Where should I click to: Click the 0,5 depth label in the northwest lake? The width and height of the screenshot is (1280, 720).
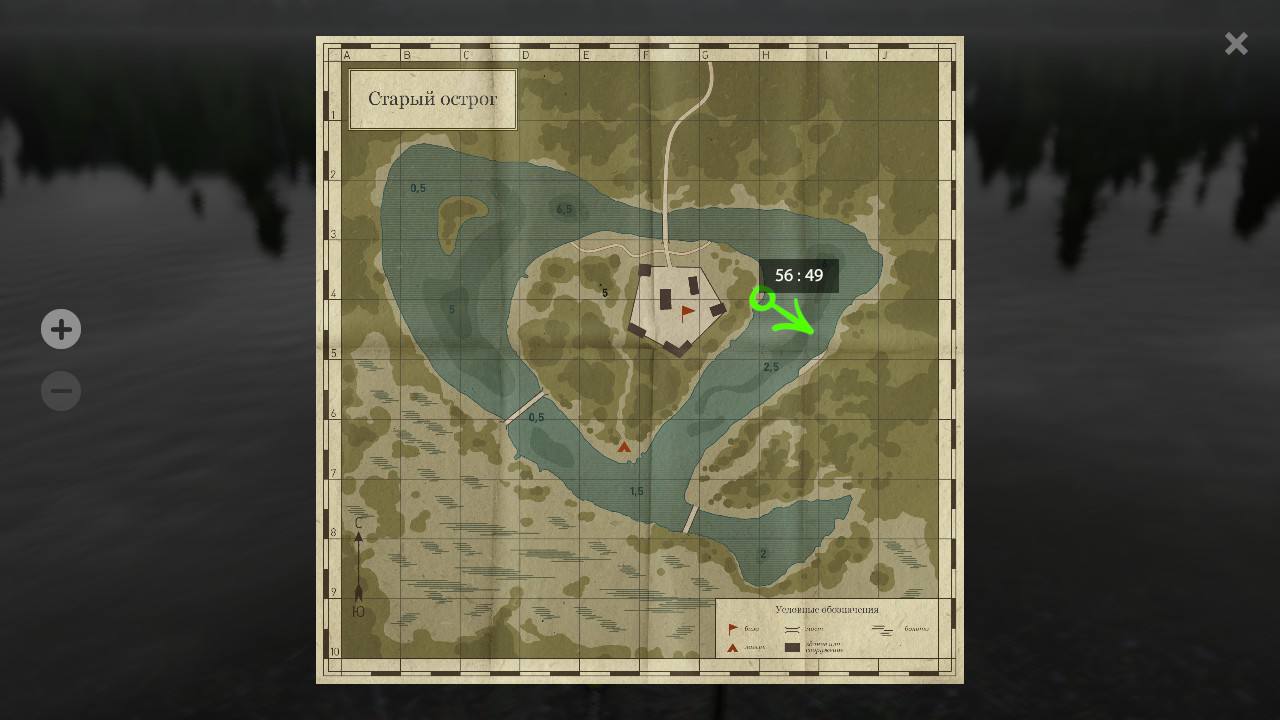(x=419, y=186)
